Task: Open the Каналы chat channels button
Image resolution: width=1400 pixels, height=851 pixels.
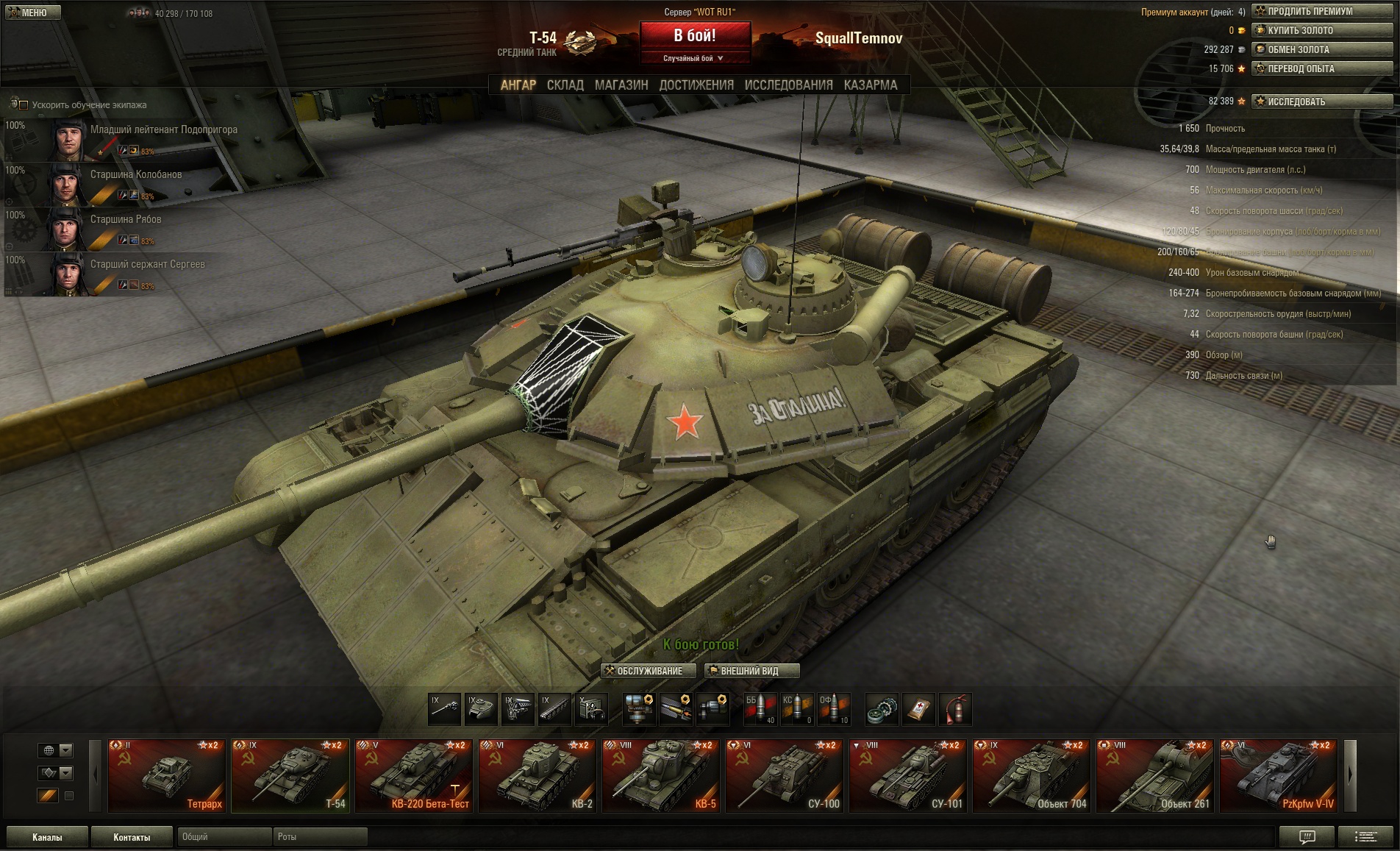Action: point(47,837)
